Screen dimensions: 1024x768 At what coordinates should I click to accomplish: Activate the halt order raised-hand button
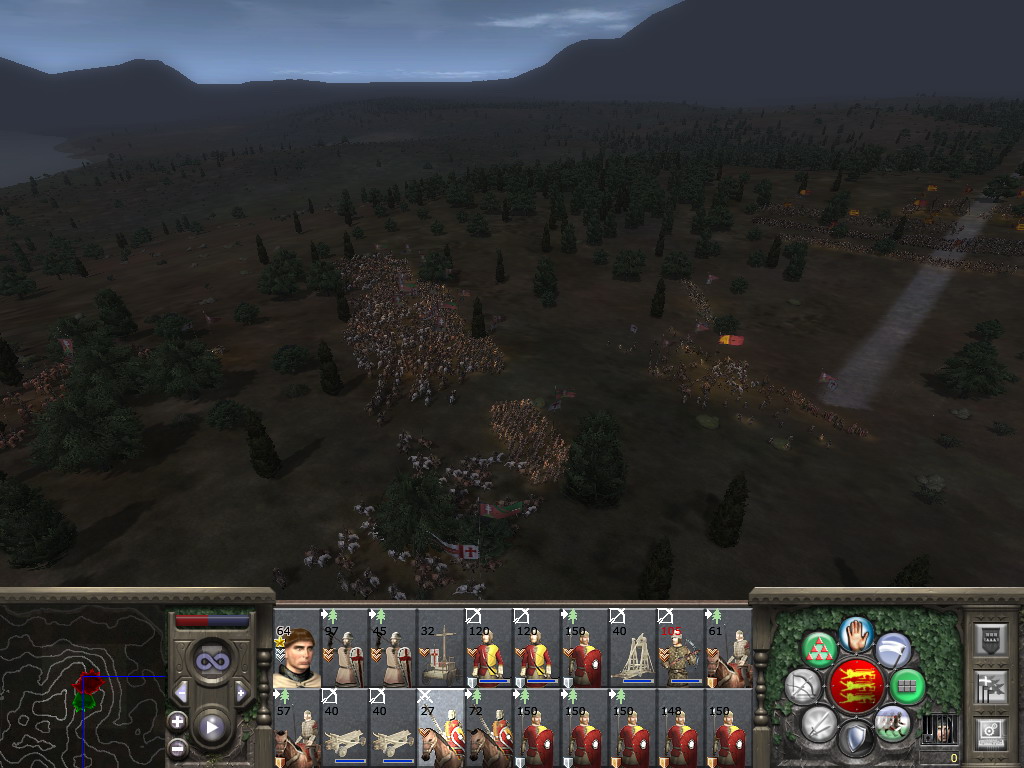855,633
